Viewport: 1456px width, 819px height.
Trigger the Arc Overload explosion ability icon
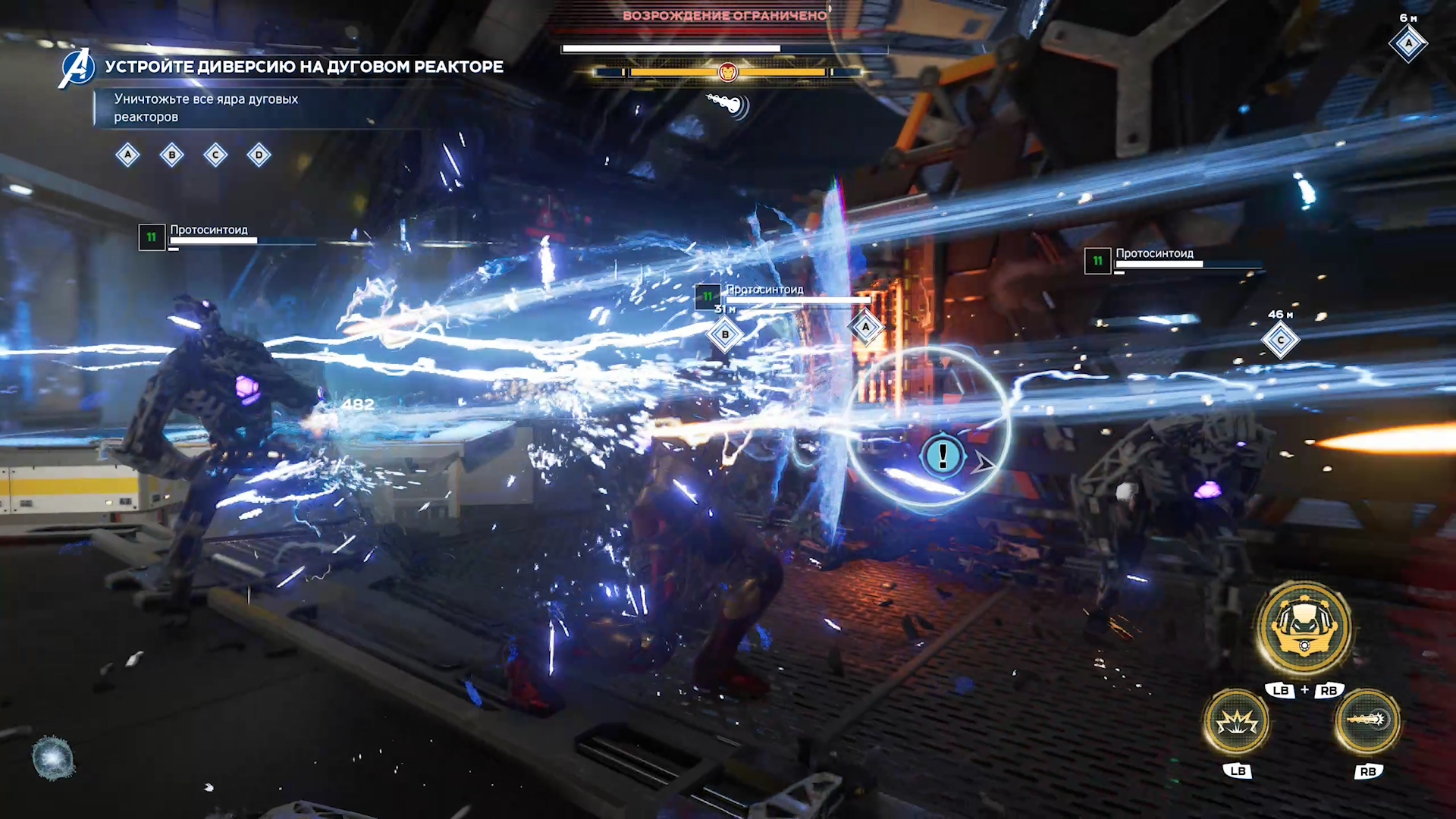point(1237,721)
